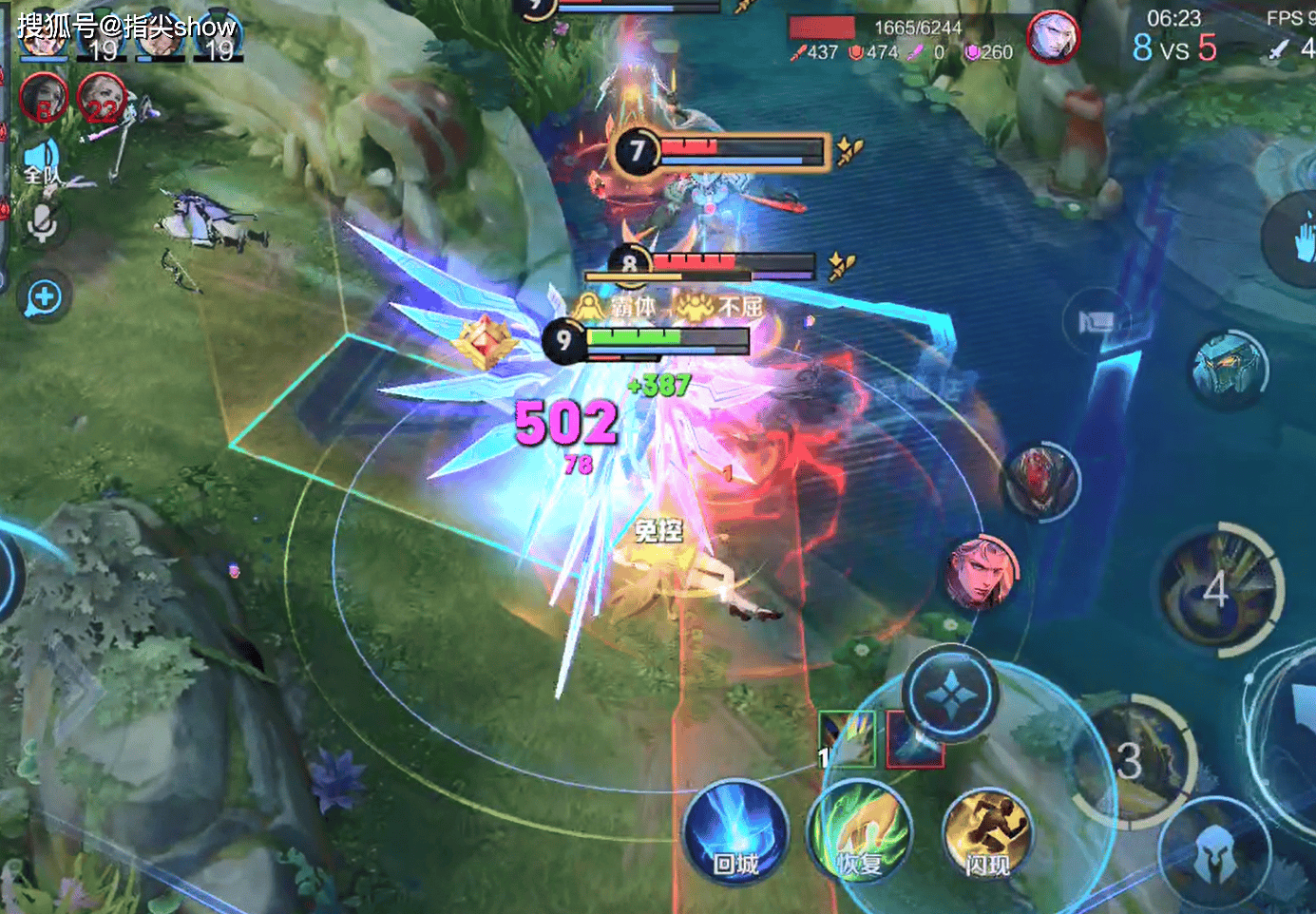This screenshot has width=1316, height=914.
Task: Cast the skill showing cooldown 4
Action: coord(1220,589)
